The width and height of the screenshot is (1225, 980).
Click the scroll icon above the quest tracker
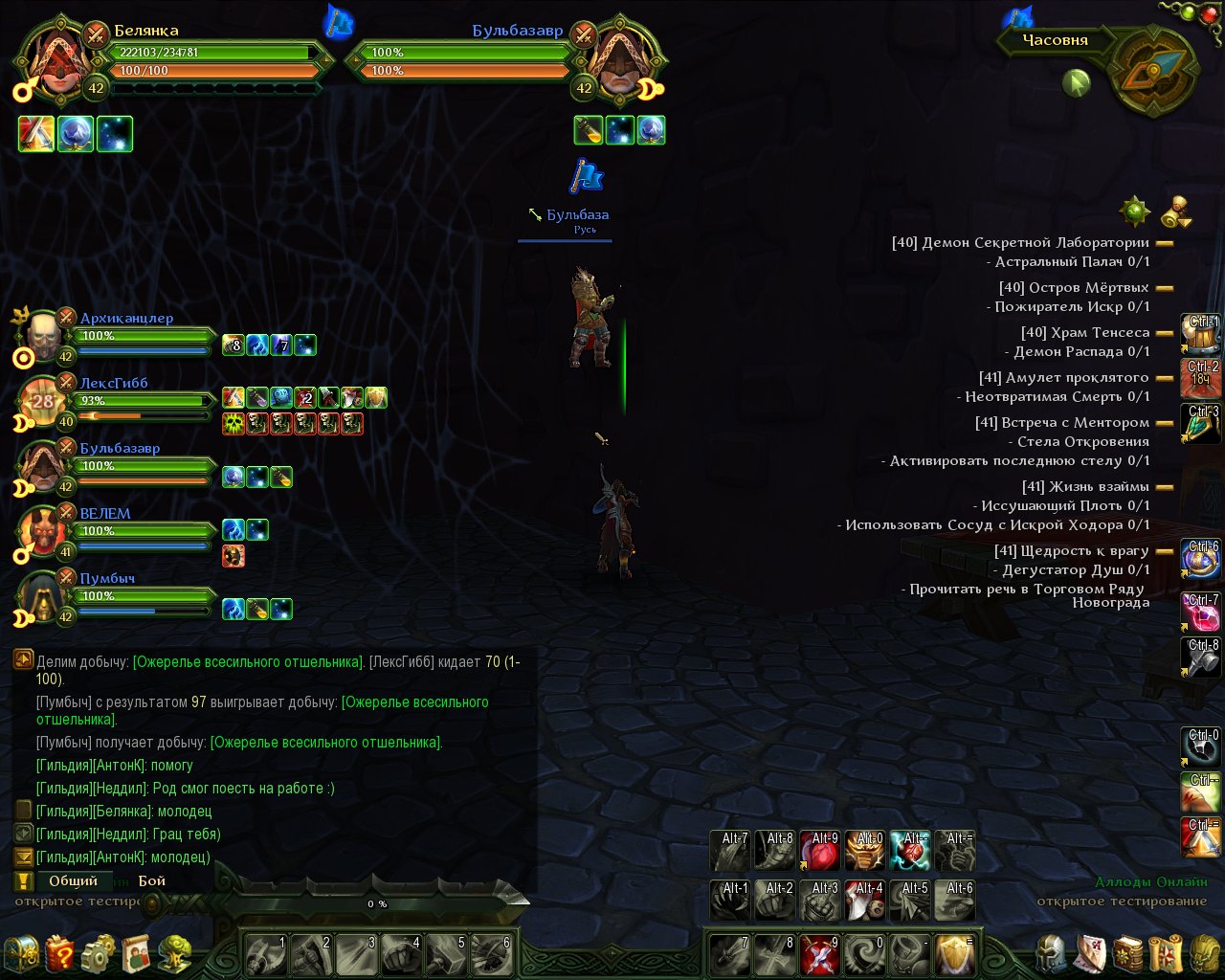click(1176, 212)
